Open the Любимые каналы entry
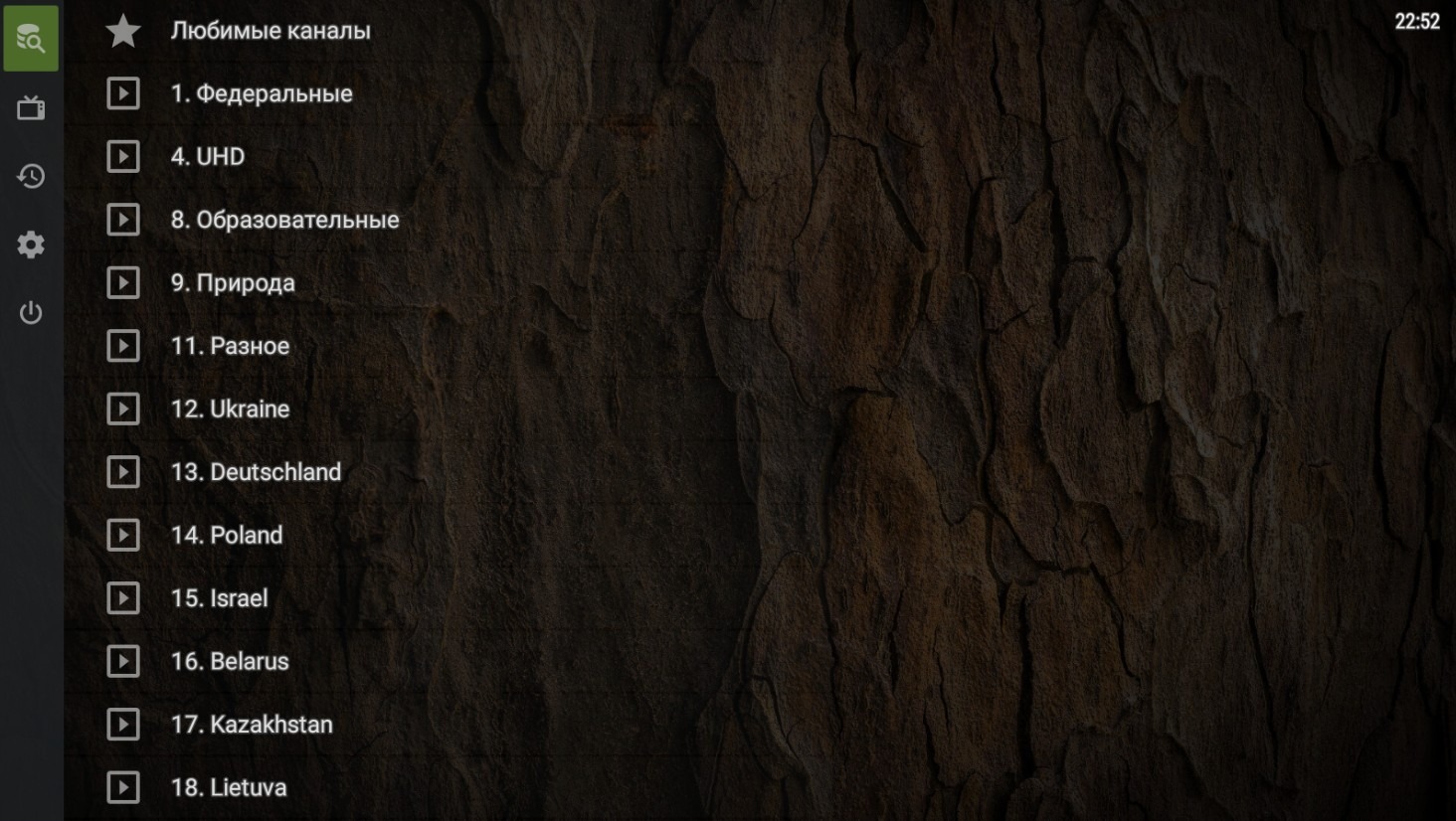Viewport: 1456px width, 821px height. 271,30
